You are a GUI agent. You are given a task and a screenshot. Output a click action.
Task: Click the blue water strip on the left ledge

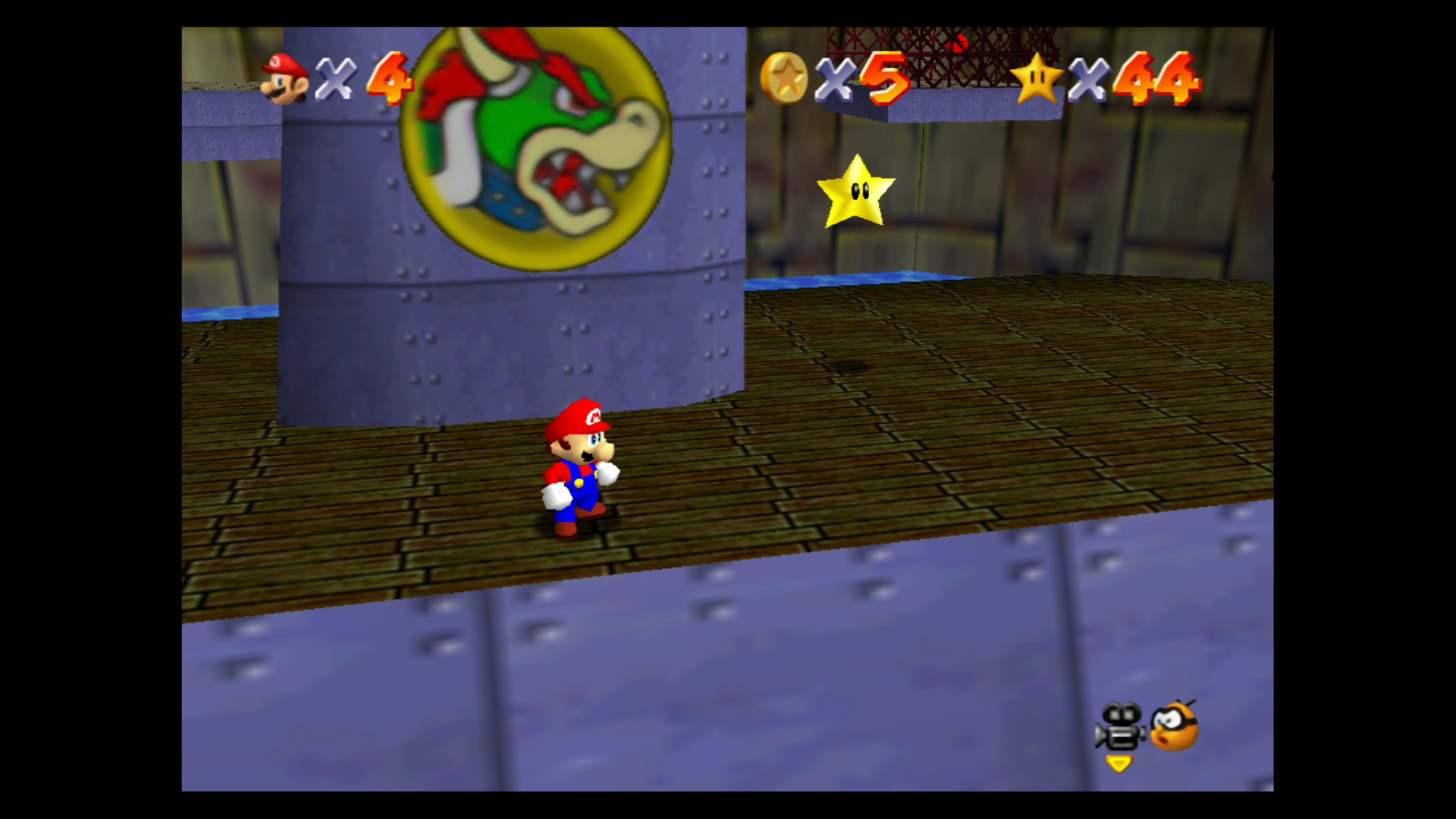pyautogui.click(x=227, y=312)
